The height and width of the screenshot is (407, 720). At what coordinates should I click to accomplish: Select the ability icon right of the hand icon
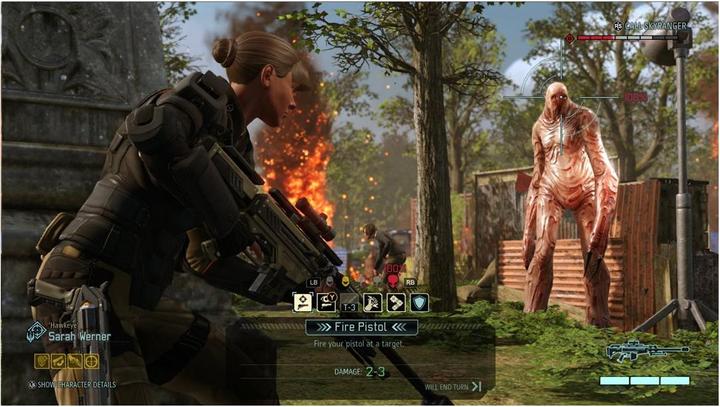[x=395, y=302]
